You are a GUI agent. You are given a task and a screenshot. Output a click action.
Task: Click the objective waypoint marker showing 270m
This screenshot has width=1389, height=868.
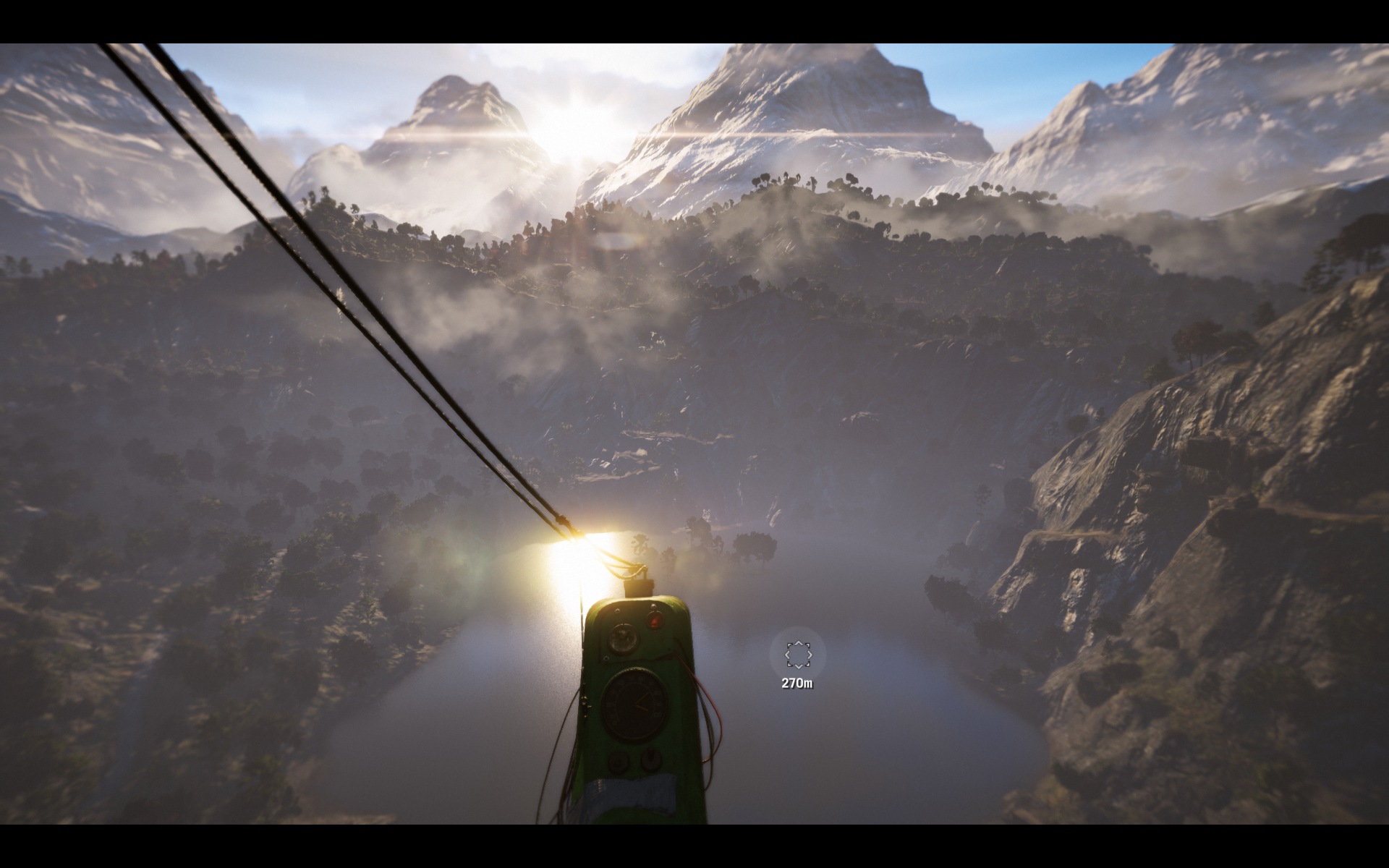[798, 655]
